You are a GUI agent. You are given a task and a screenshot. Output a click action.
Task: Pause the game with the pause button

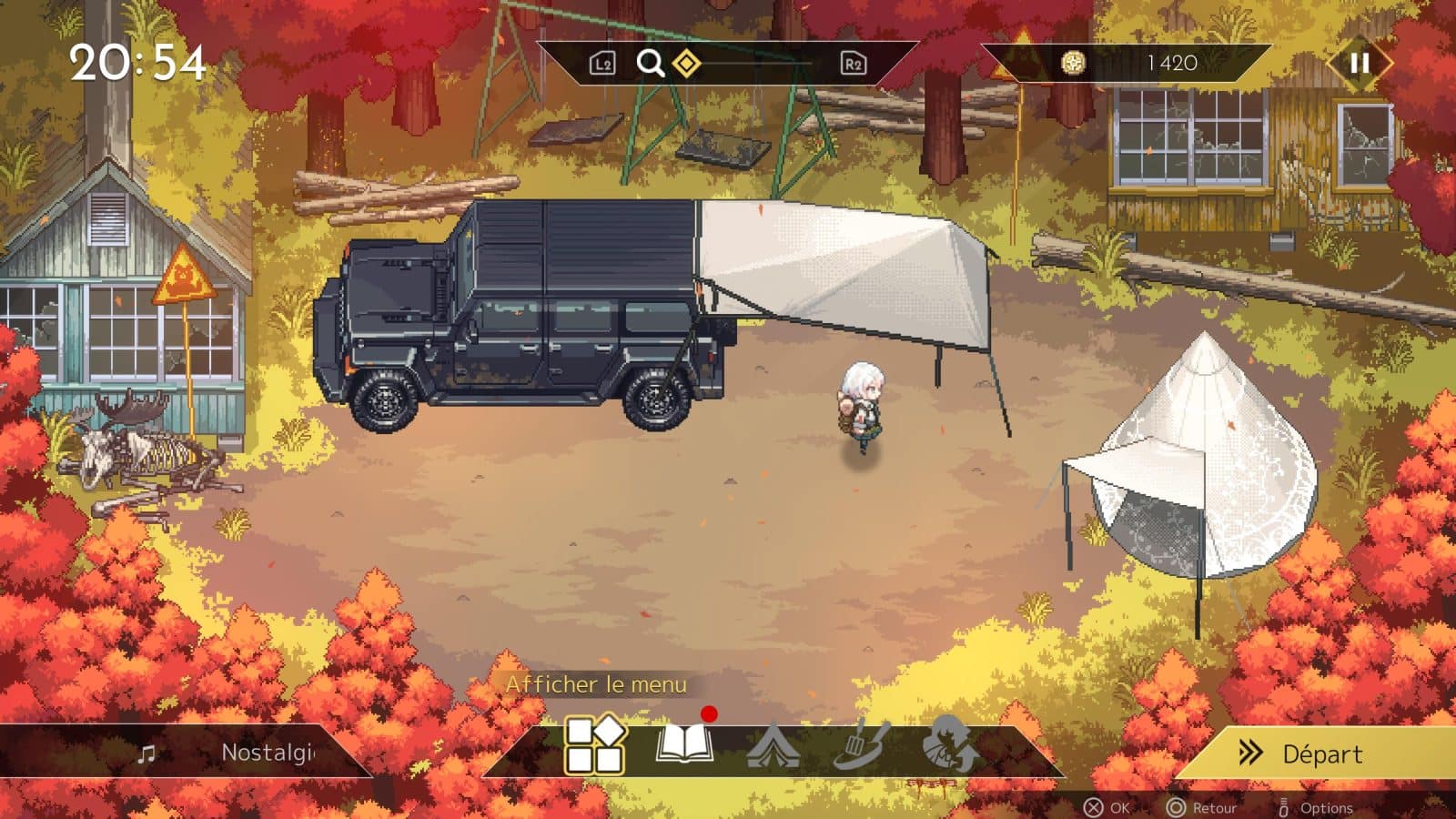pyautogui.click(x=1360, y=63)
